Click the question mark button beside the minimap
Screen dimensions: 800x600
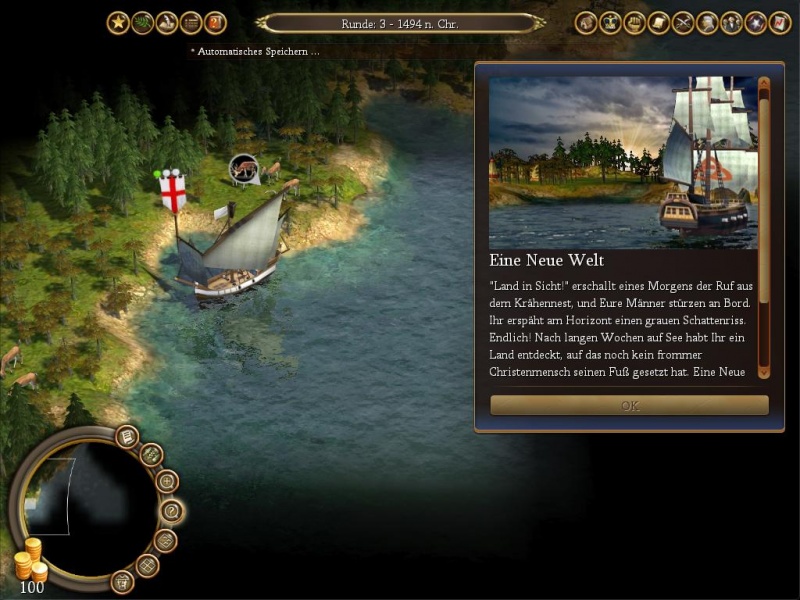(x=172, y=511)
